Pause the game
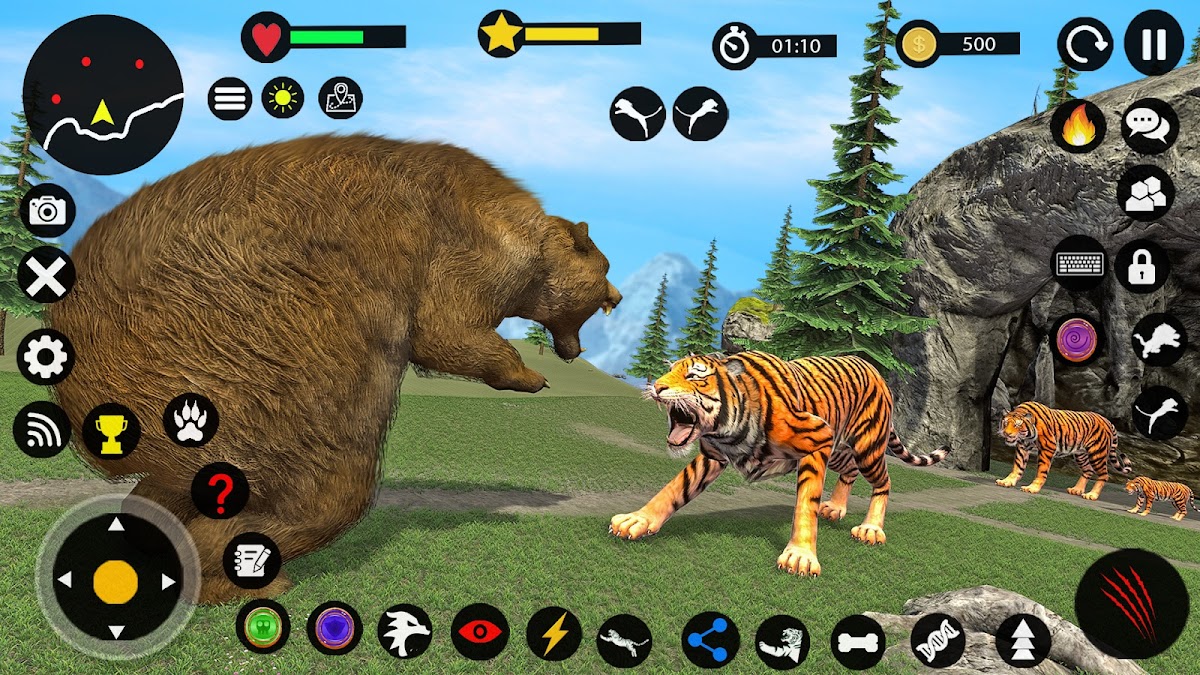Screen dimensions: 1200x675 click(x=1153, y=45)
